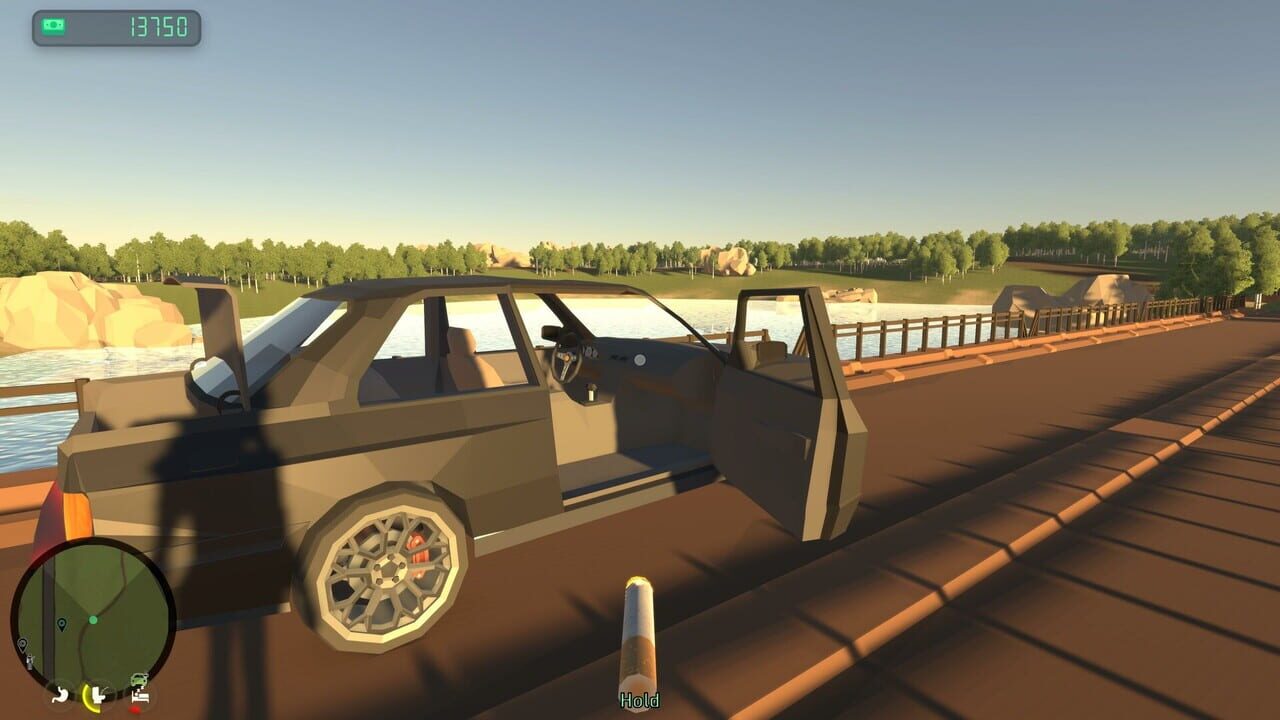Select the bed sleep icon beneath the minimap
Image resolution: width=1280 pixels, height=720 pixels.
click(x=140, y=696)
